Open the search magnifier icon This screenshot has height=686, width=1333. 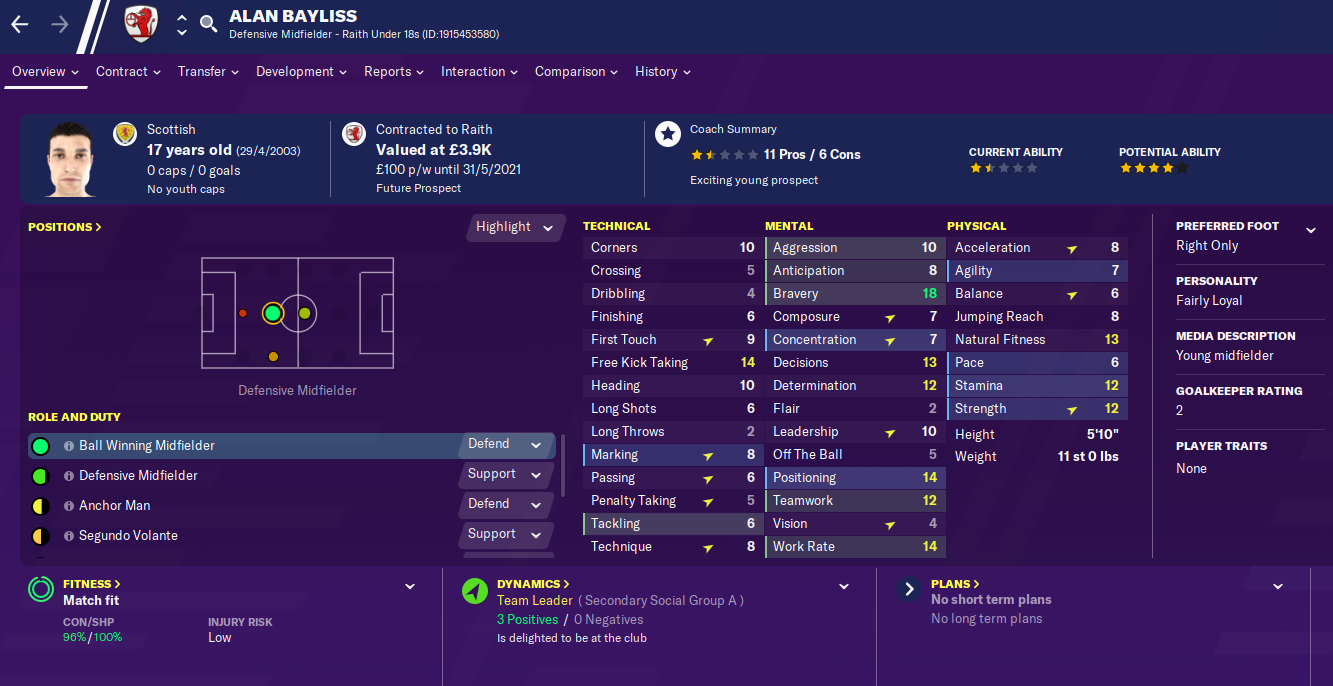(x=208, y=24)
